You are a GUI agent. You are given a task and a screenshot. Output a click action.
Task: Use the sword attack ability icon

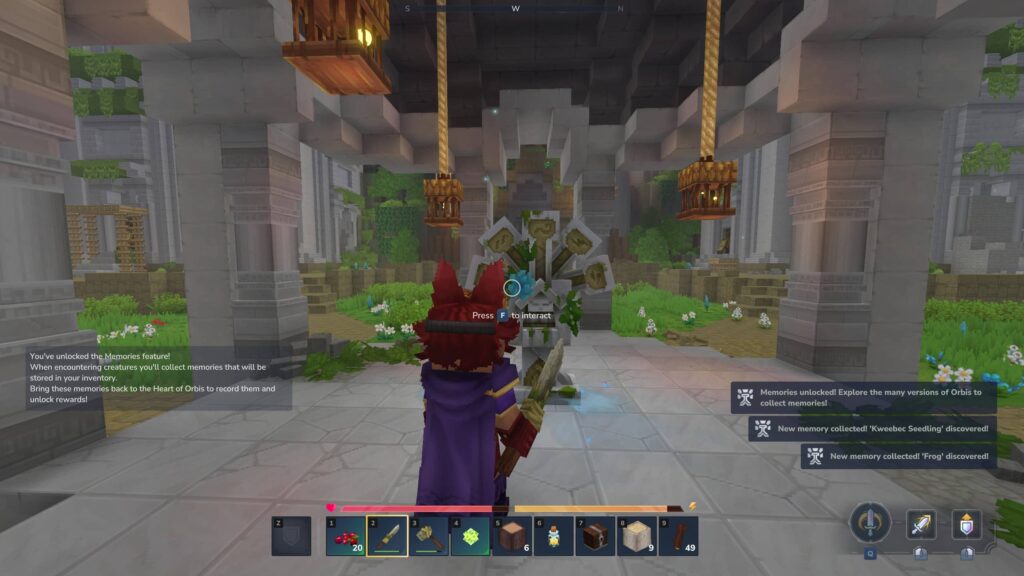click(x=921, y=524)
